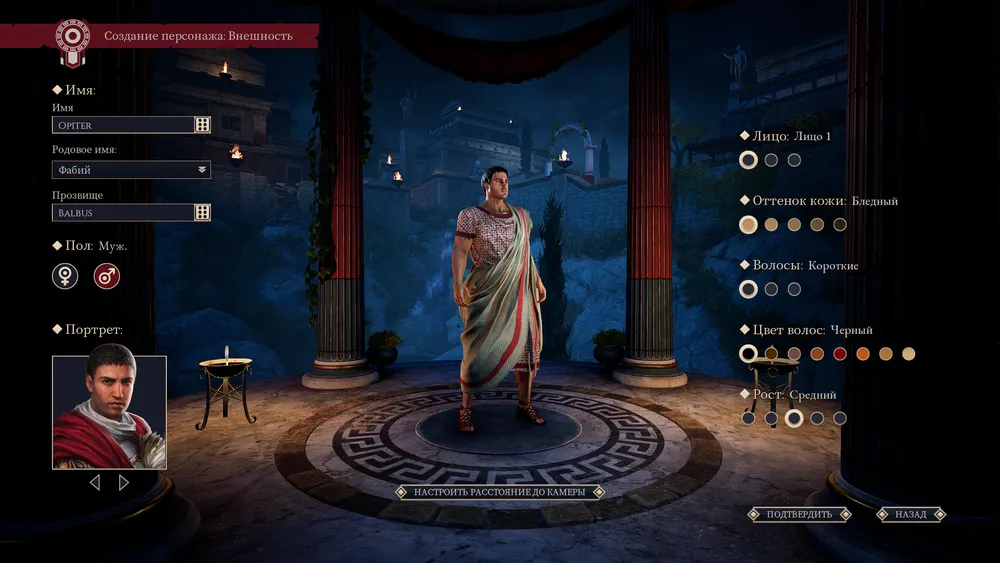Choose the male gender symbol
Viewport: 1000px width, 563px height.
[x=106, y=277]
